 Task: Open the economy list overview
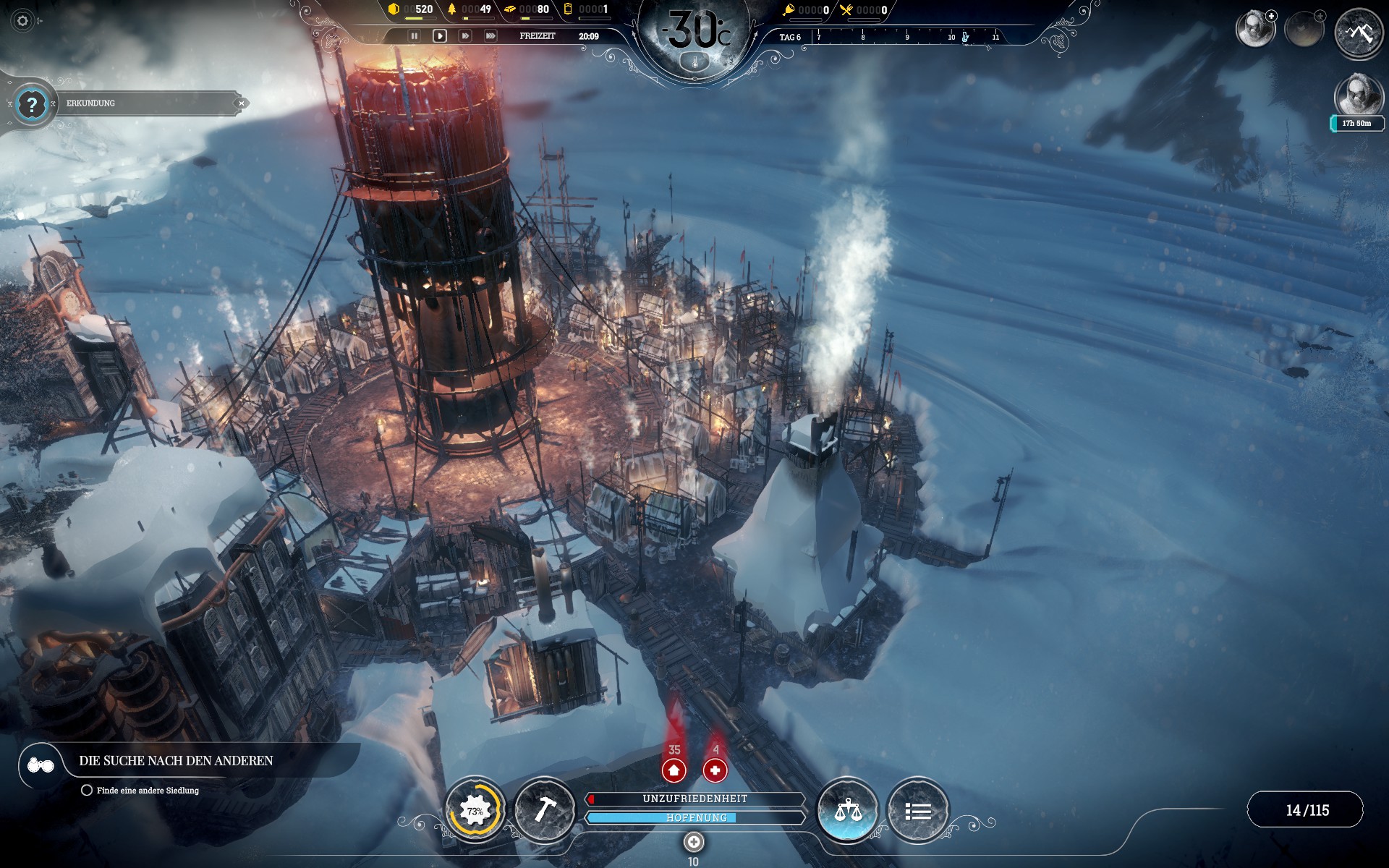[917, 811]
